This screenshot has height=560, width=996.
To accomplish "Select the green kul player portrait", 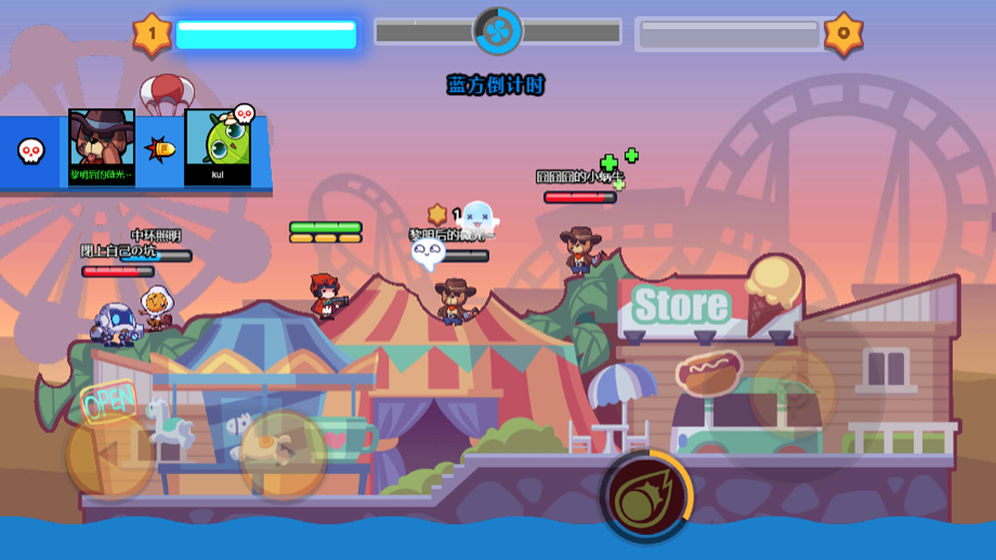I will pos(217,142).
